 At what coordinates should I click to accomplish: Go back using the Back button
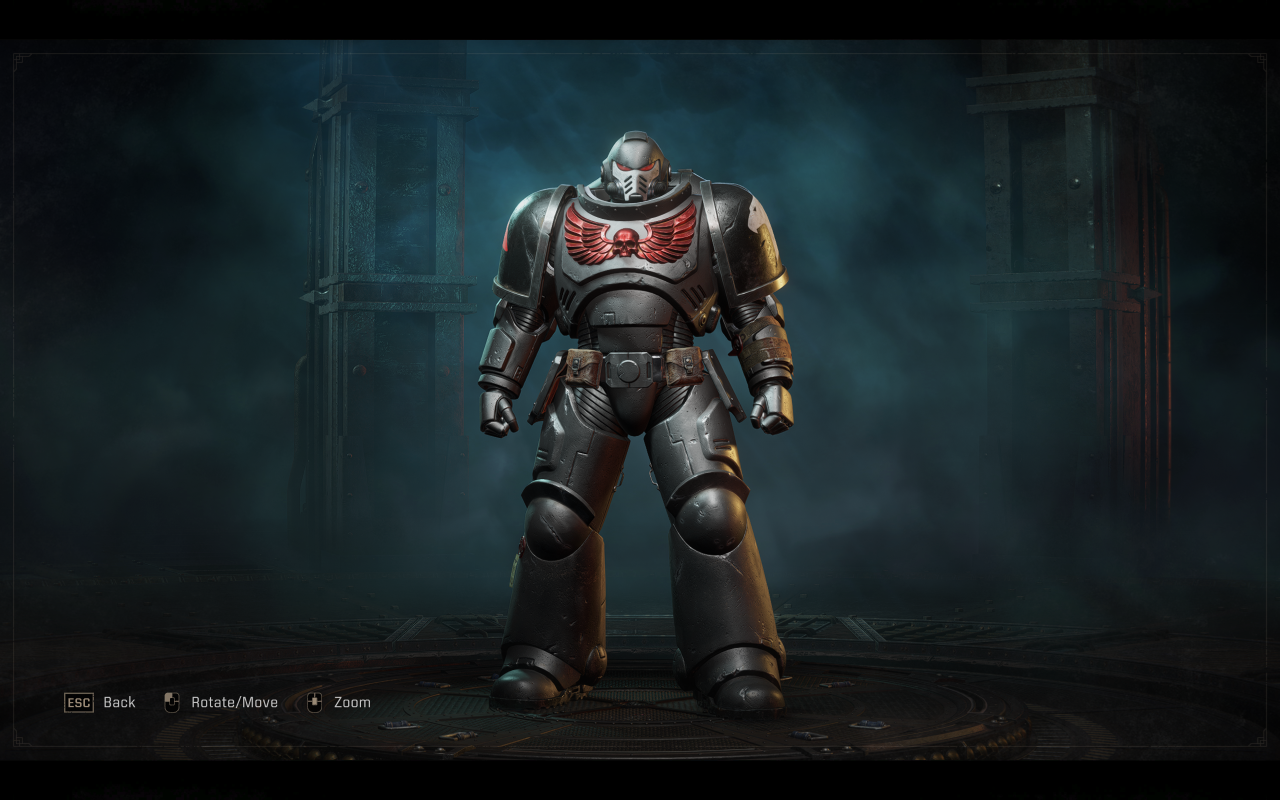click(x=100, y=702)
